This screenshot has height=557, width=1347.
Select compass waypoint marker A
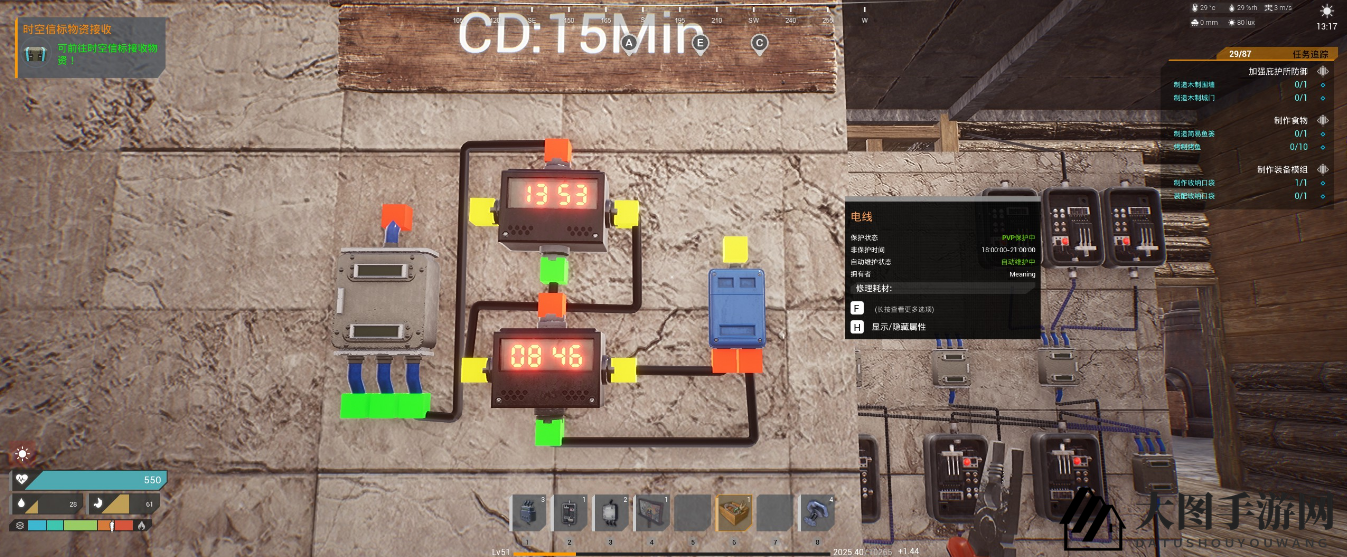(x=629, y=43)
